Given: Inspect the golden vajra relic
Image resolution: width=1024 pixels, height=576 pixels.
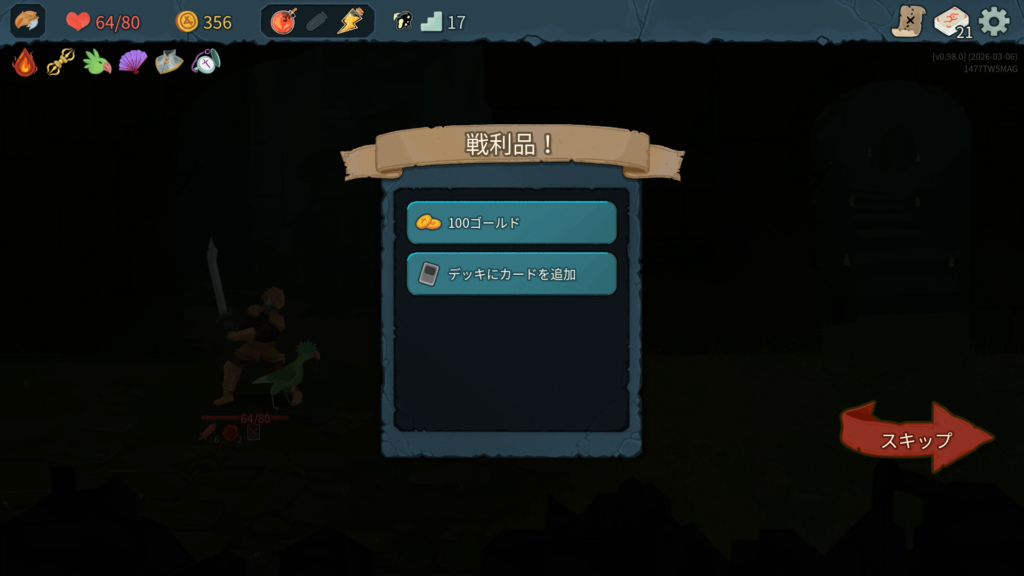Looking at the screenshot, I should (61, 62).
